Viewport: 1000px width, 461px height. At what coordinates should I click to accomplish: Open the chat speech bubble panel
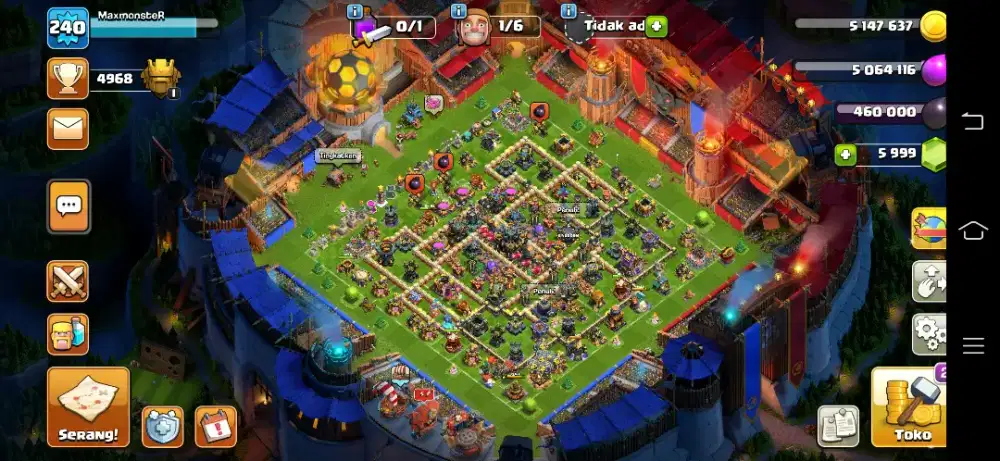pos(68,207)
